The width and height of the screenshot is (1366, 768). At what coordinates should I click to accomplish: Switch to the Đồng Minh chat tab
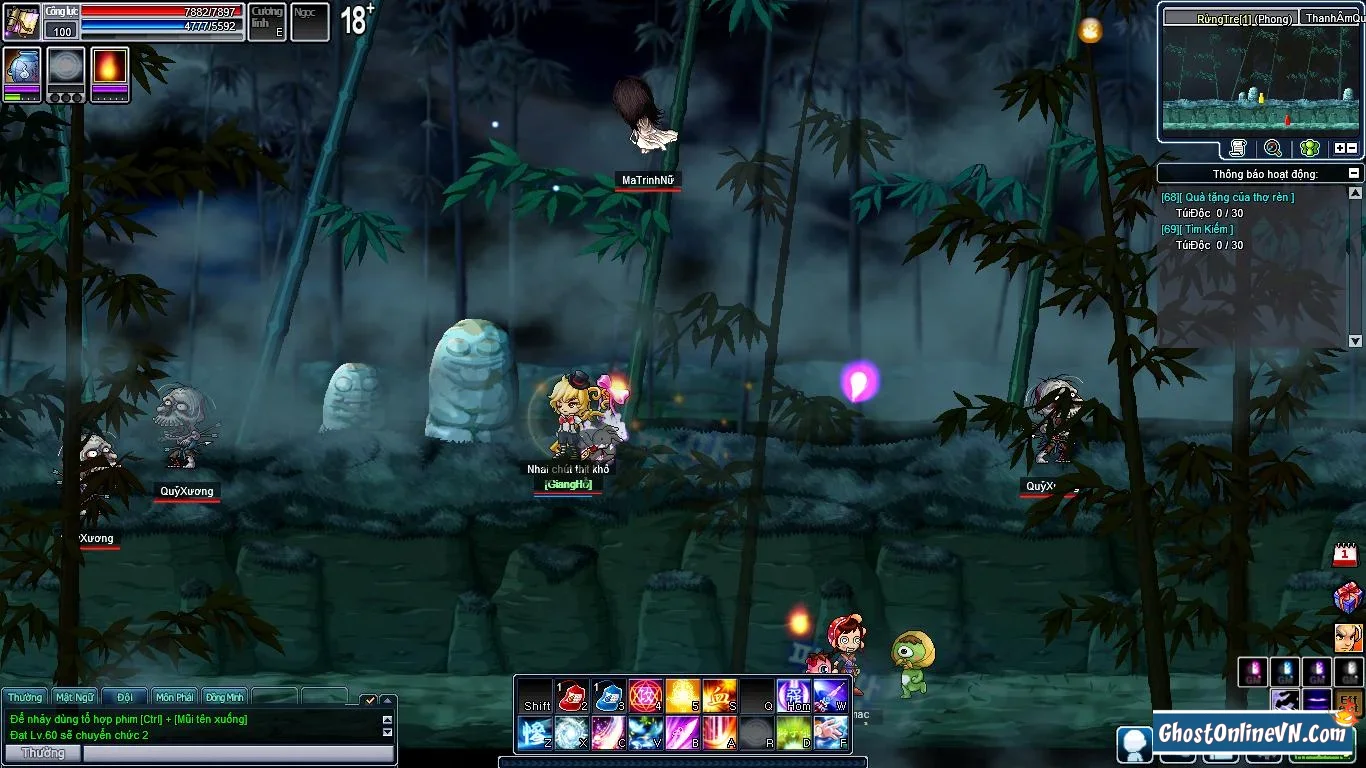[225, 697]
